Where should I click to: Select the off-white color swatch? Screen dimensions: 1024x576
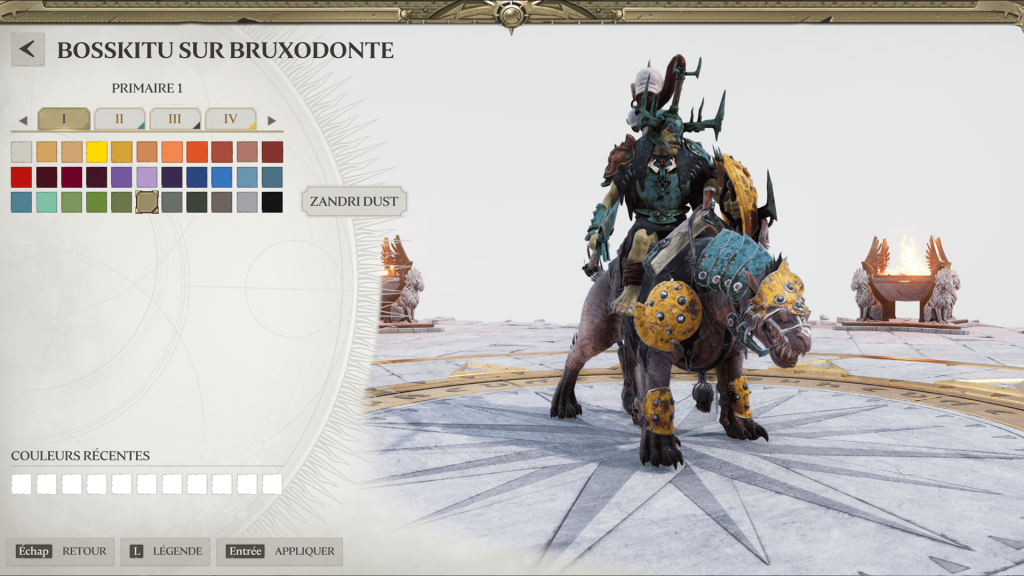[x=22, y=152]
